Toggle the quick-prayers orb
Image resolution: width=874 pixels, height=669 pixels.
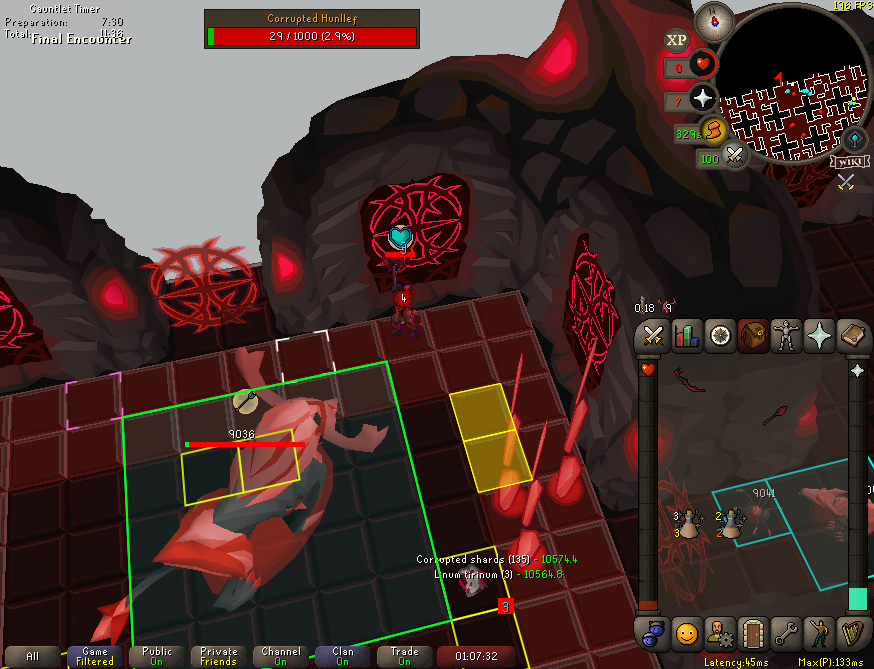point(704,97)
